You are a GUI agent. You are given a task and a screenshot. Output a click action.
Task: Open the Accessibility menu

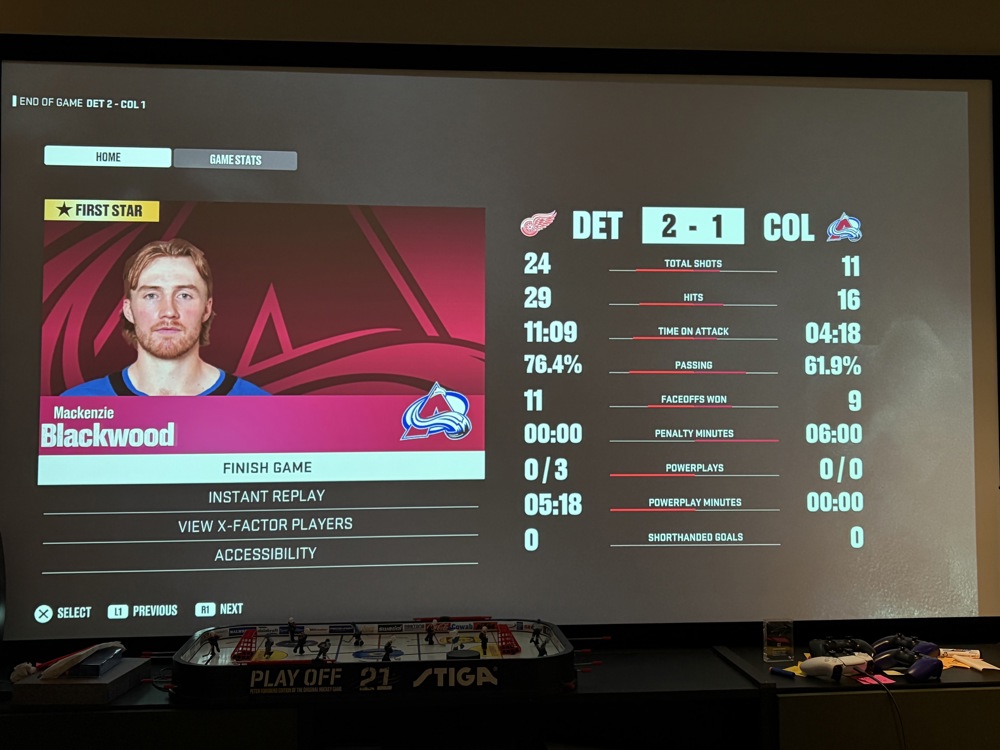click(265, 554)
